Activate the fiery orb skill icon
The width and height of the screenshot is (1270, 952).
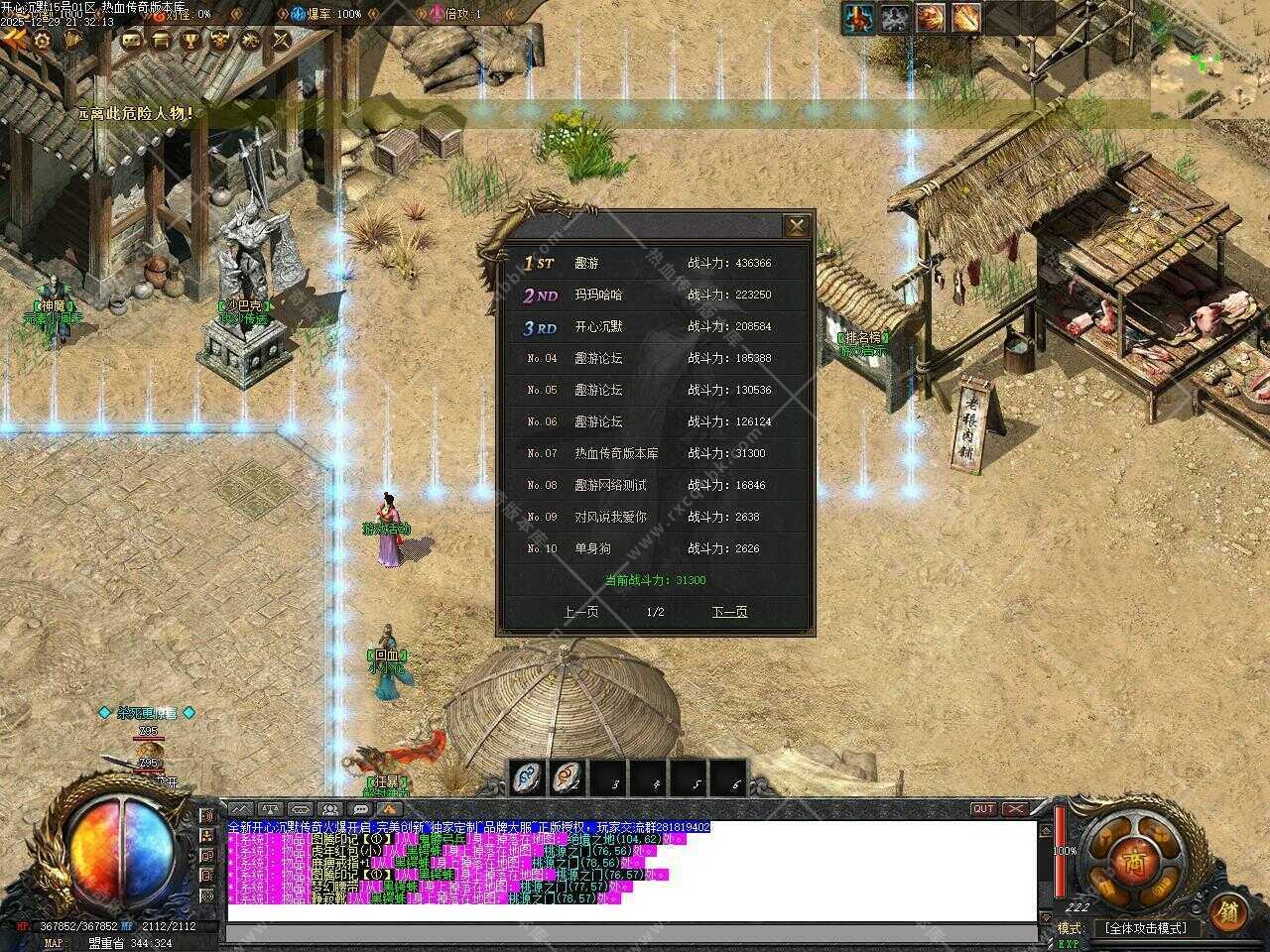[x=930, y=18]
